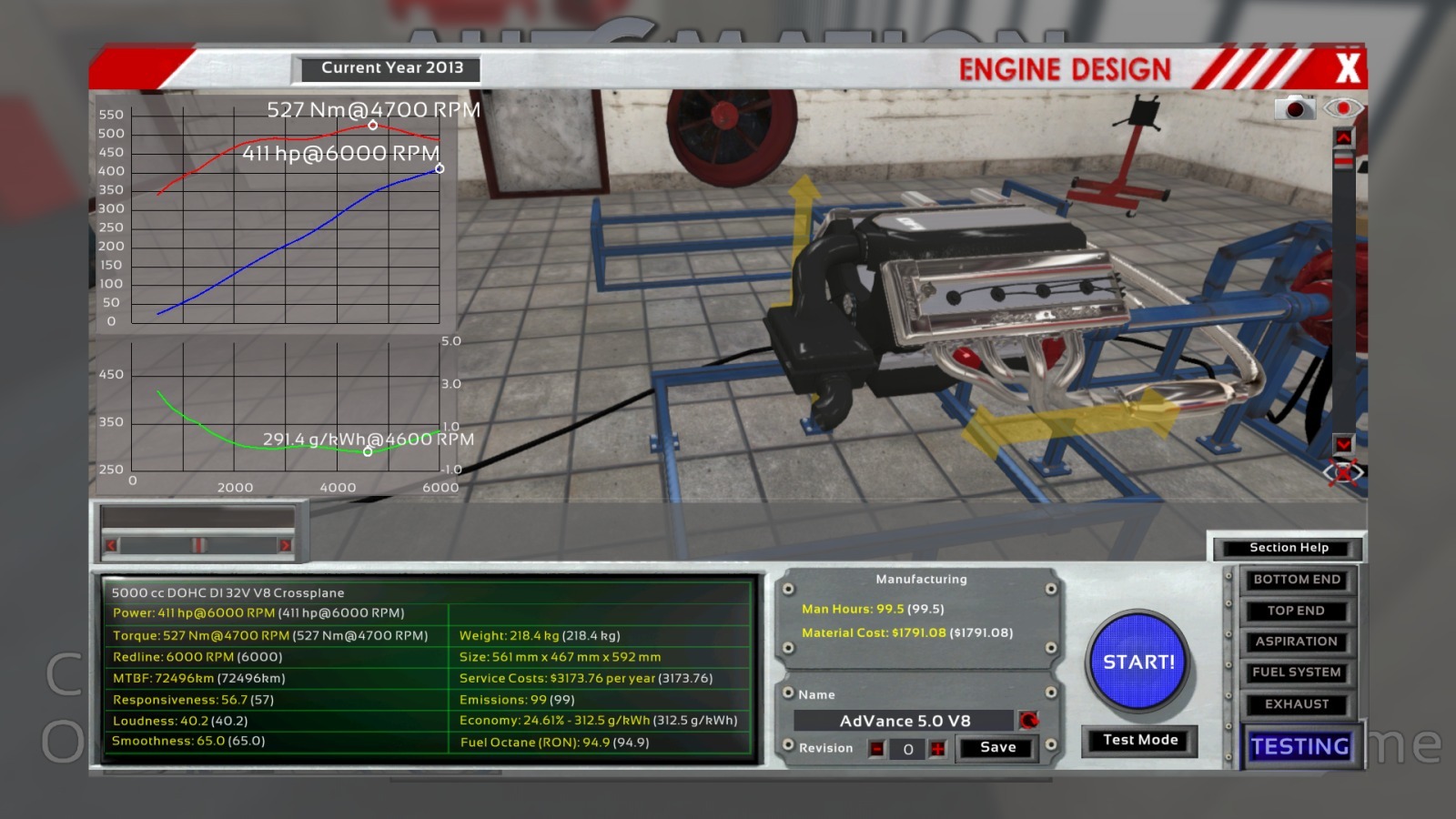The width and height of the screenshot is (1456, 819).
Task: Toggle the eye visibility icon
Action: pos(1343,108)
